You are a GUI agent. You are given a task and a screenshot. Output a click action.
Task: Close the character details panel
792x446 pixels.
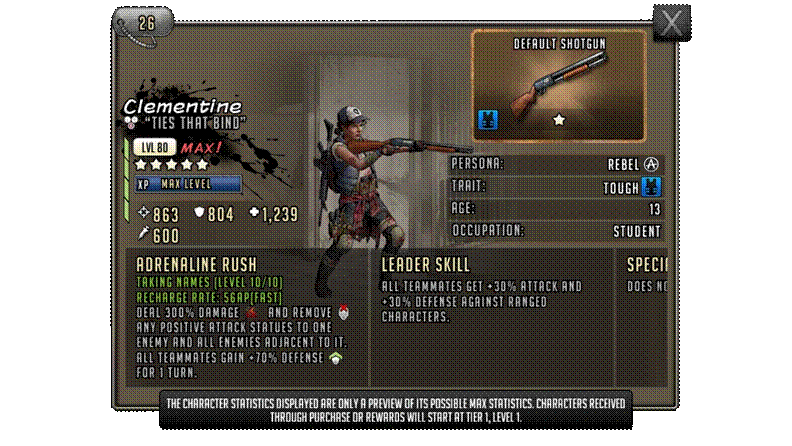pyautogui.click(x=670, y=23)
